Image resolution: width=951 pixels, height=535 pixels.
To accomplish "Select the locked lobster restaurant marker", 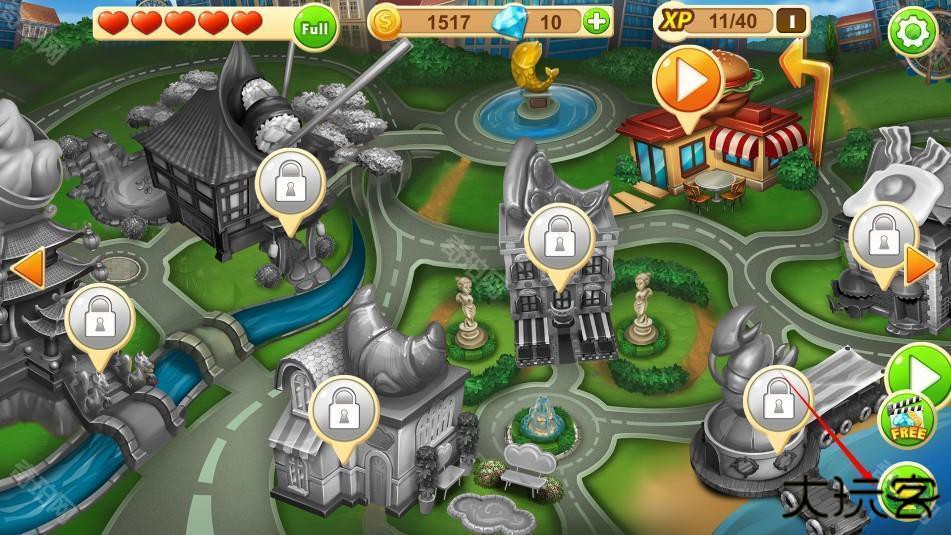I will (x=777, y=402).
